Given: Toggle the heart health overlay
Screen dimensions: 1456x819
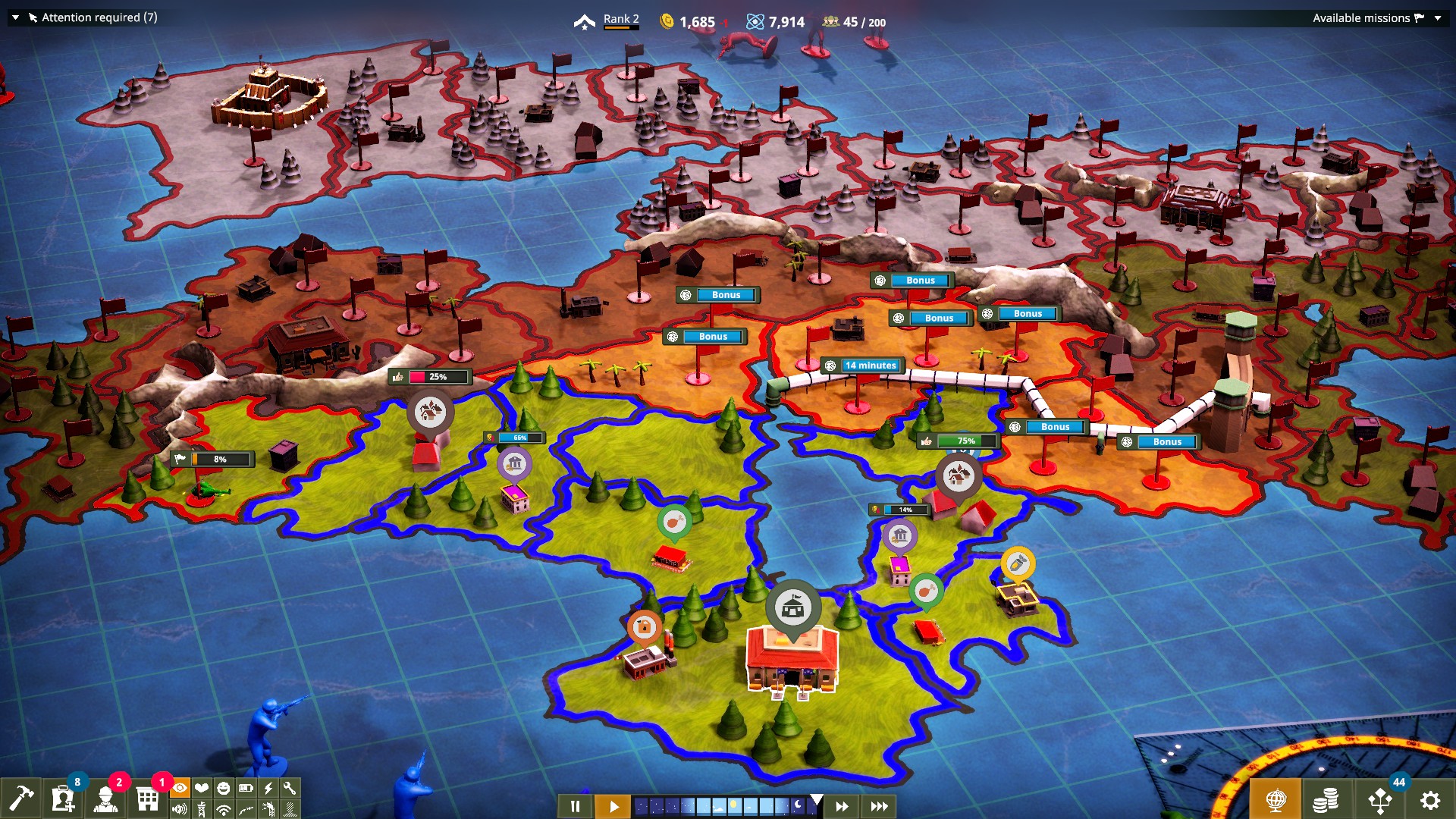Looking at the screenshot, I should coord(201,789).
